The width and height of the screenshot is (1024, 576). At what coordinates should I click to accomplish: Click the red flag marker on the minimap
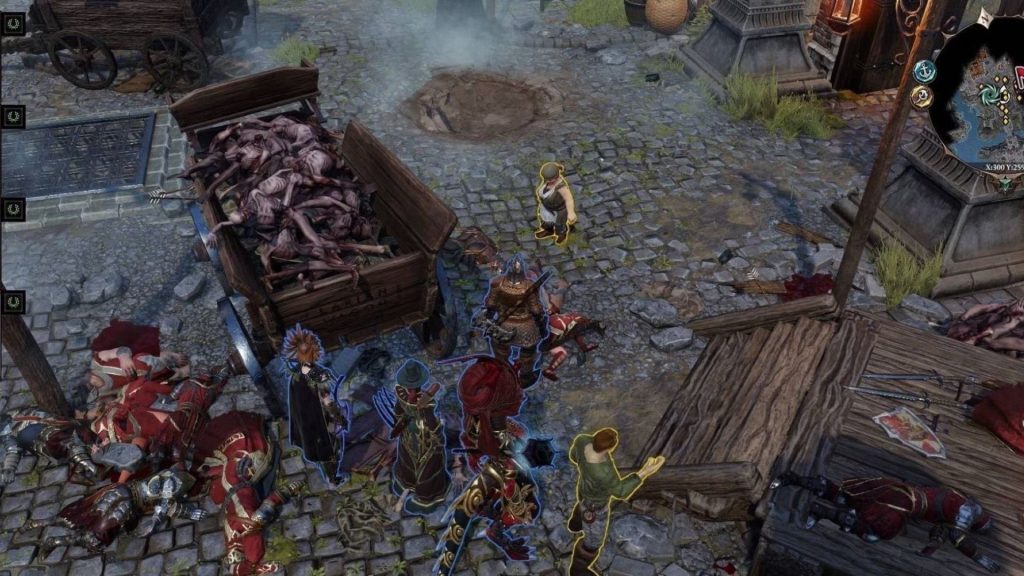1019,77
